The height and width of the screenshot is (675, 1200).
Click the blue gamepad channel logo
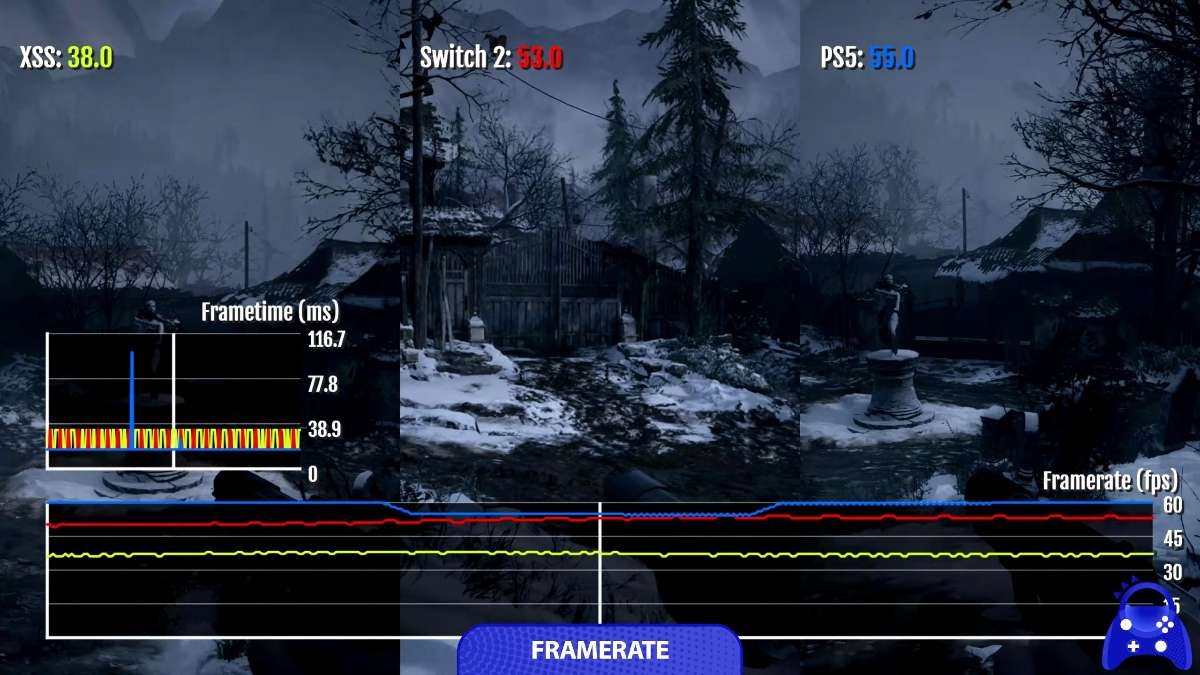(1148, 626)
